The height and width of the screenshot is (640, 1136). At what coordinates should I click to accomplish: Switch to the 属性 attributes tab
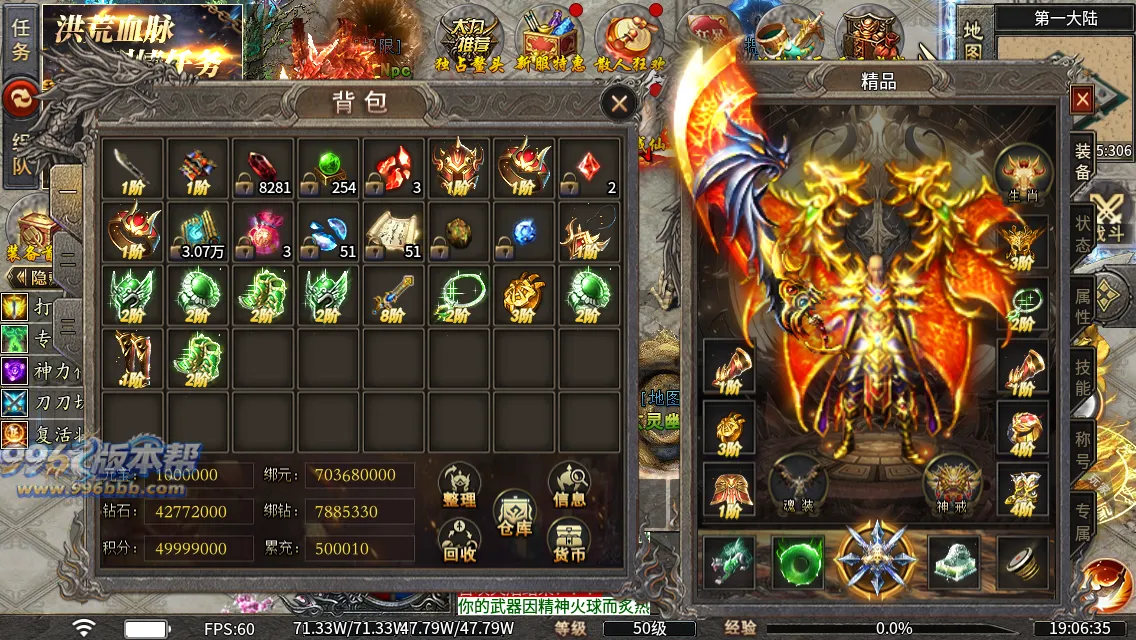tap(1083, 307)
